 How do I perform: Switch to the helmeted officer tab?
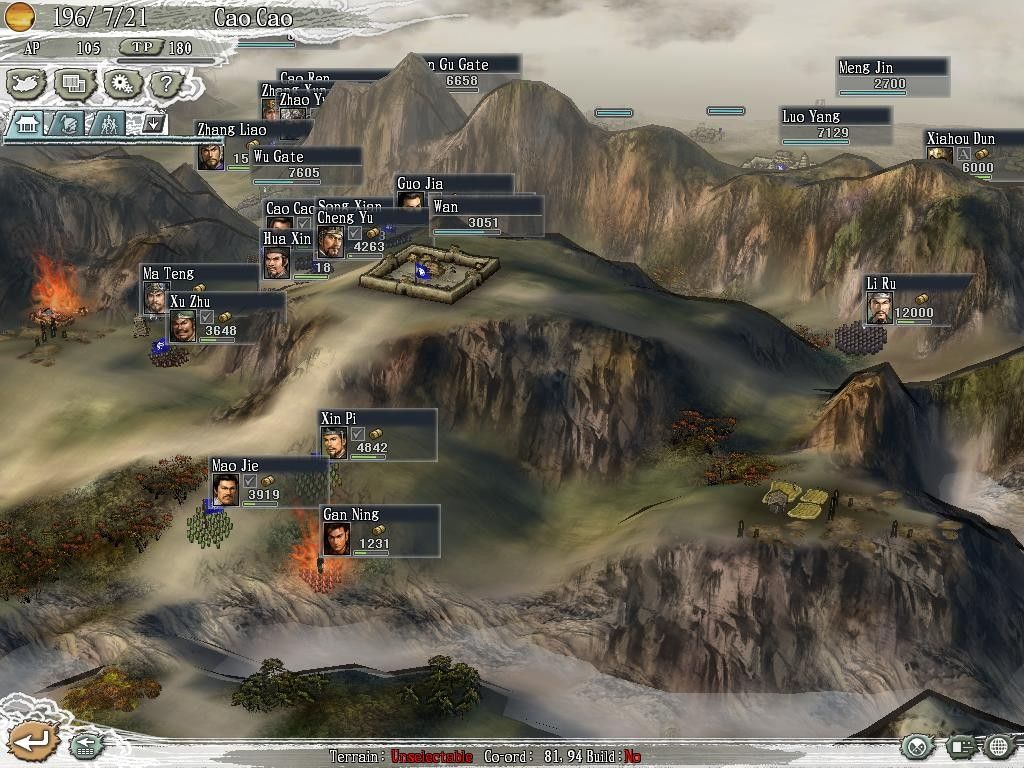(67, 124)
